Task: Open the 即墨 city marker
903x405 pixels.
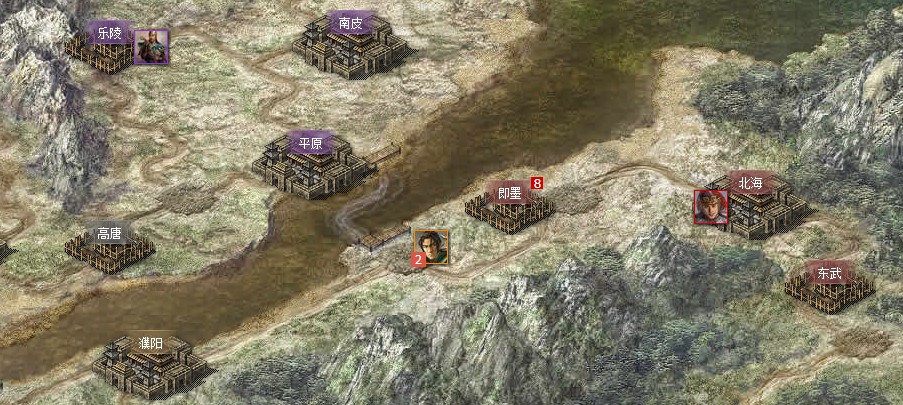Action: coord(509,193)
